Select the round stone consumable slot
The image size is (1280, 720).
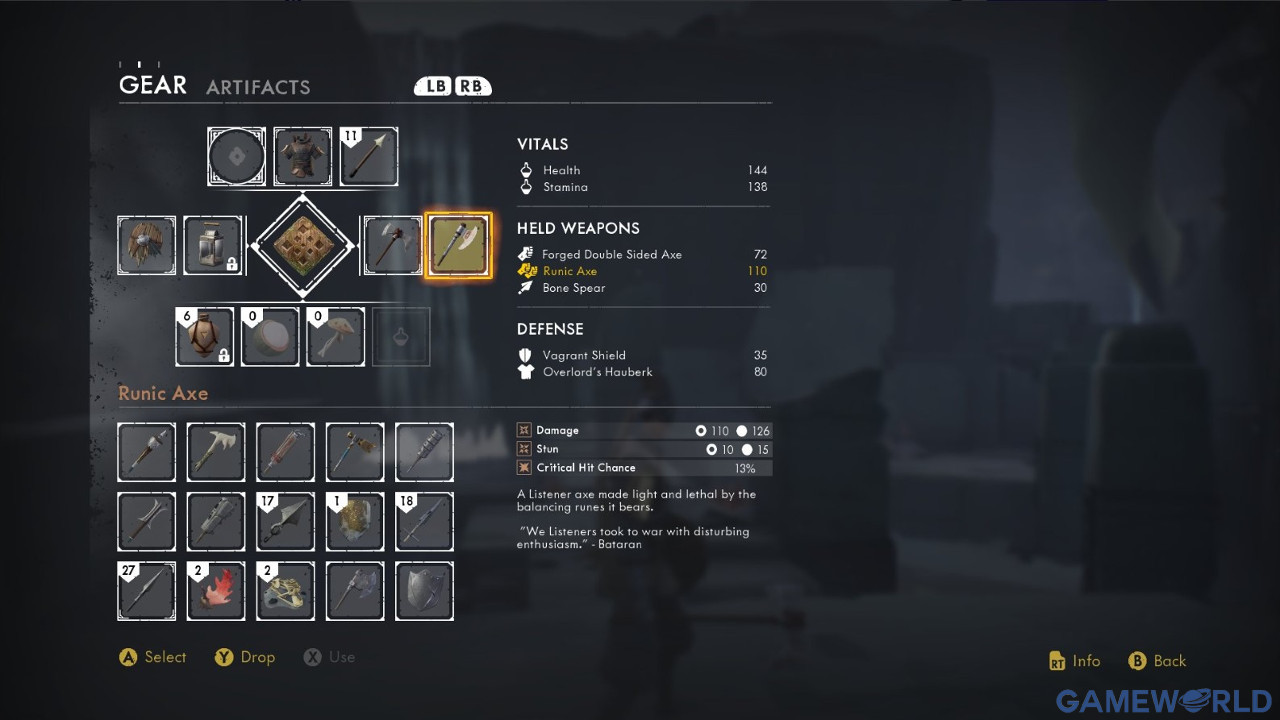click(270, 337)
